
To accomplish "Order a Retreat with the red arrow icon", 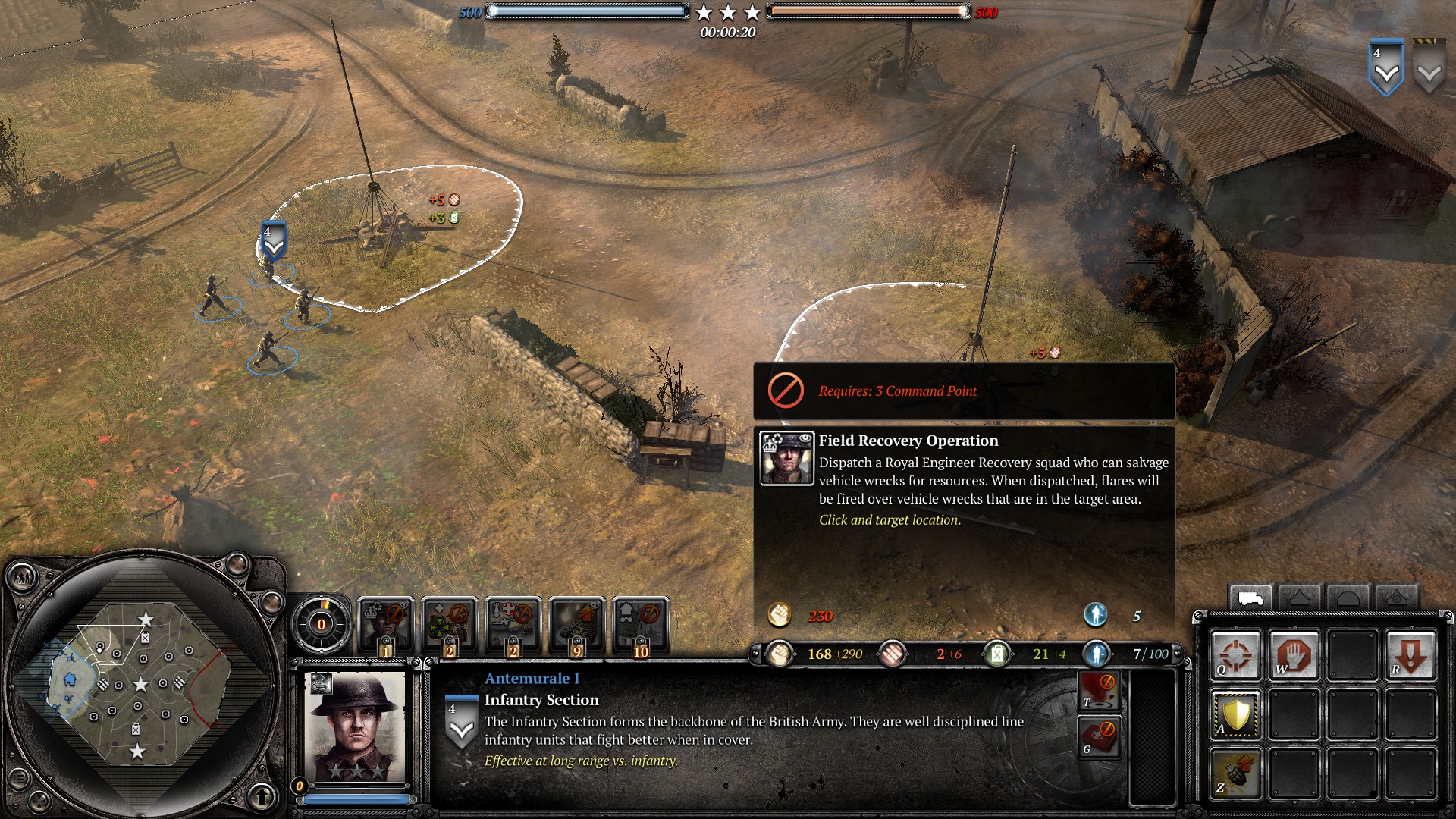I will 1410,655.
